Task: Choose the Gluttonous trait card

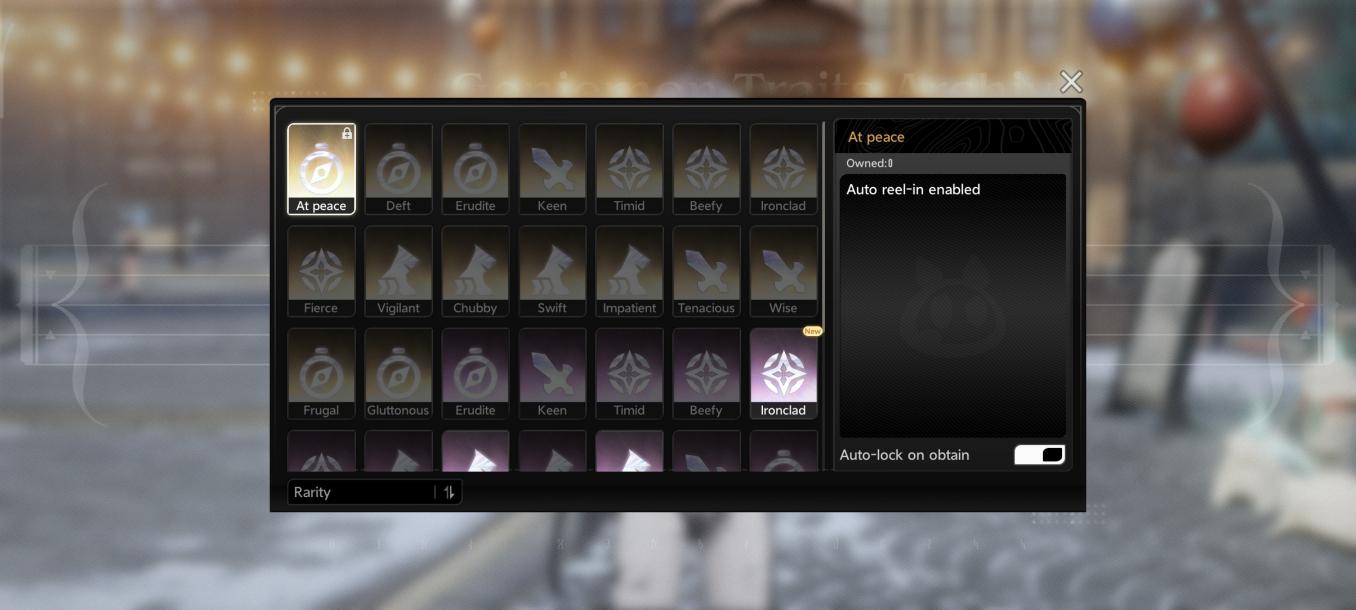Action: [x=398, y=372]
